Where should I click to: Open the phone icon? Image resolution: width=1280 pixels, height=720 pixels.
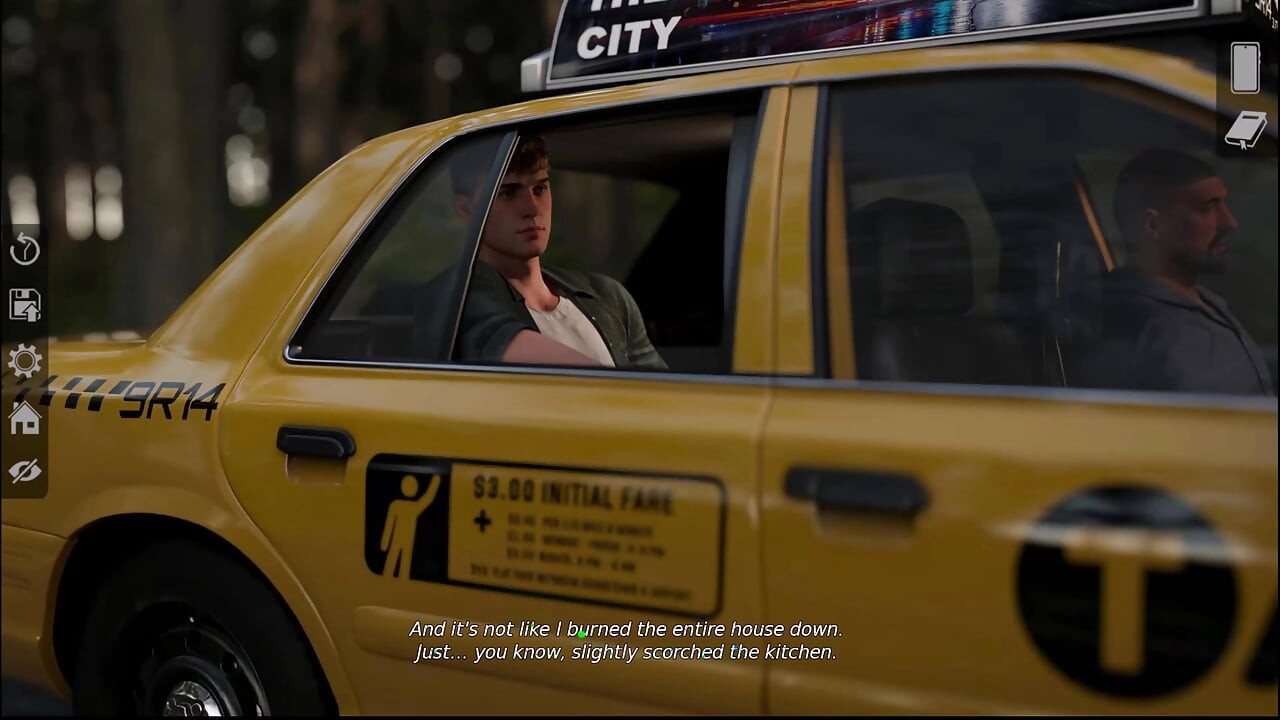coord(1245,68)
